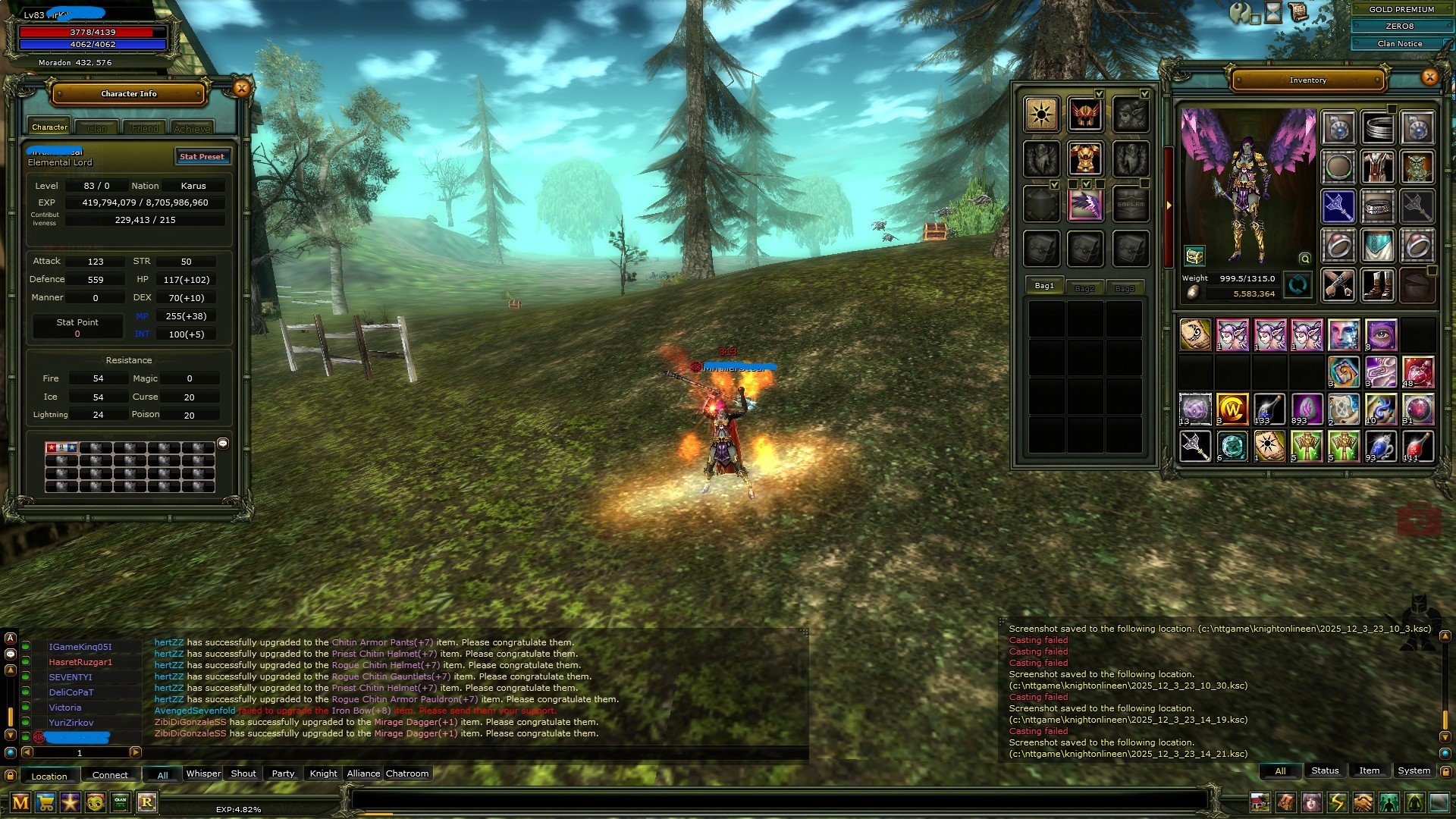Switch to the Clan tab
Viewport: 1456px width, 819px height.
(x=97, y=128)
